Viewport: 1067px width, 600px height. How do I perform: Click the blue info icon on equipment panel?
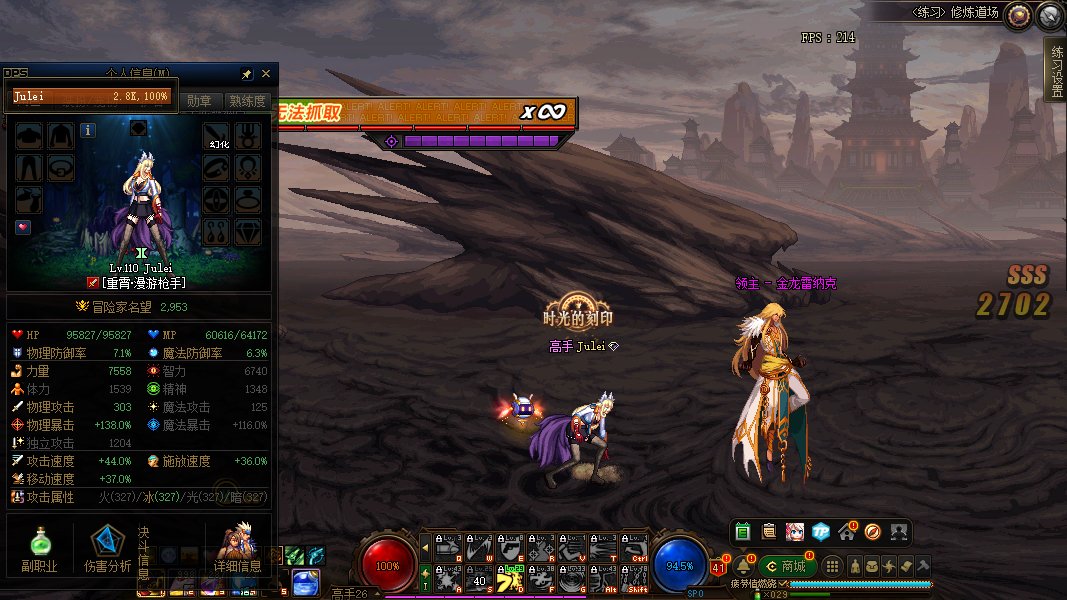(88, 130)
